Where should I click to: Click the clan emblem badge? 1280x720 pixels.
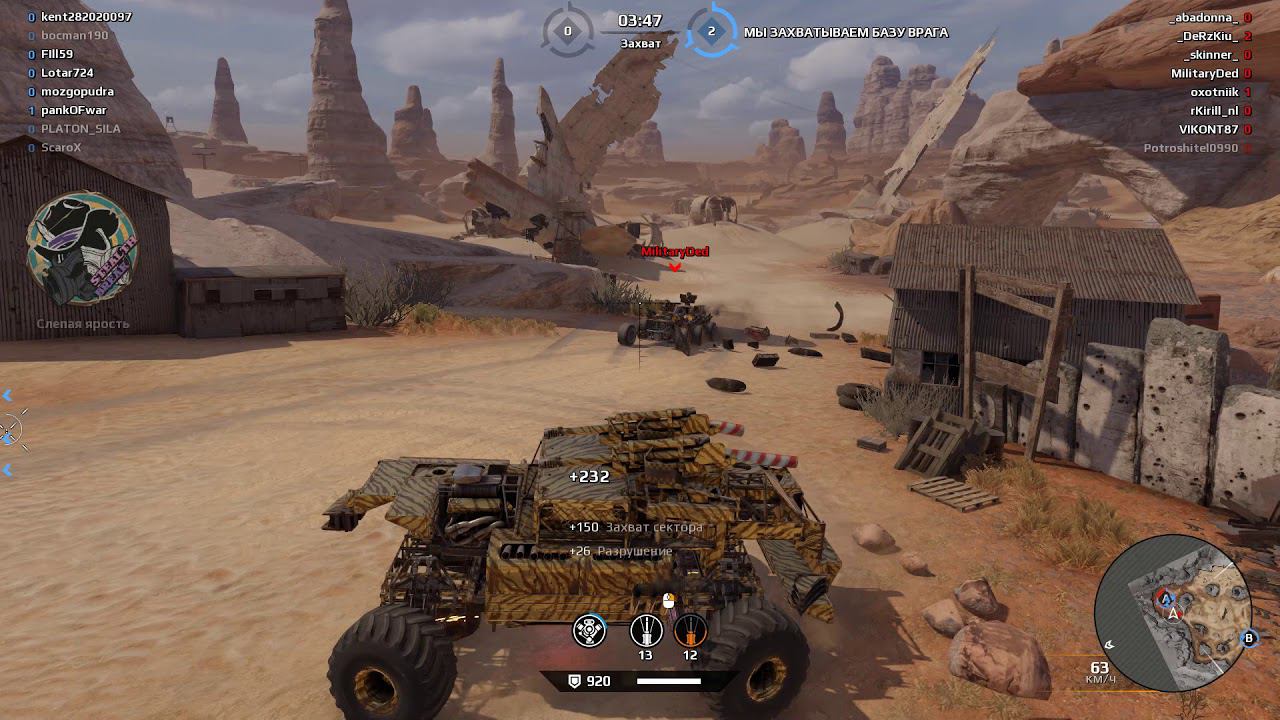point(82,250)
